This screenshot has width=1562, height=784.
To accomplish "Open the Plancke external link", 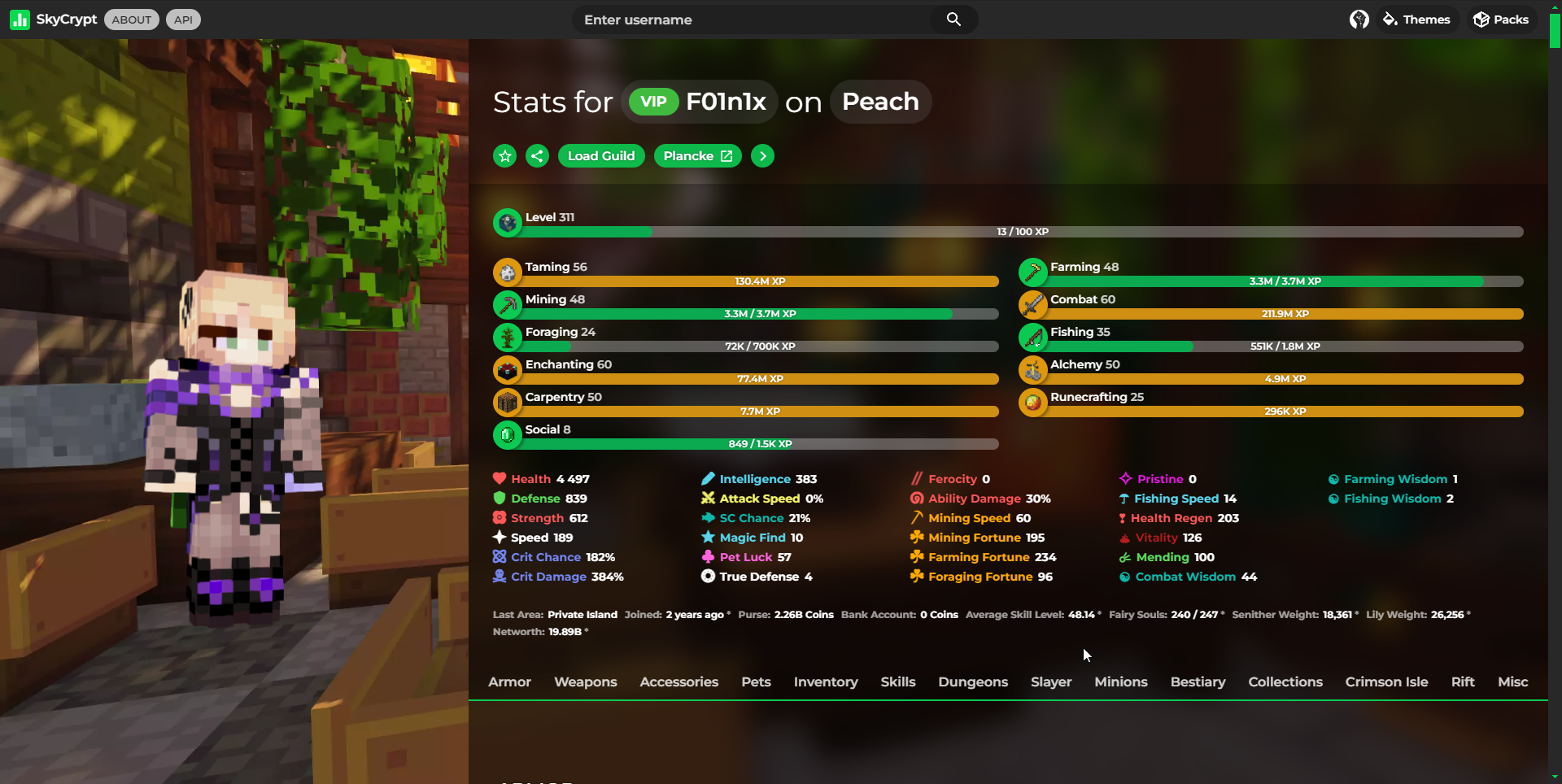I will point(697,156).
